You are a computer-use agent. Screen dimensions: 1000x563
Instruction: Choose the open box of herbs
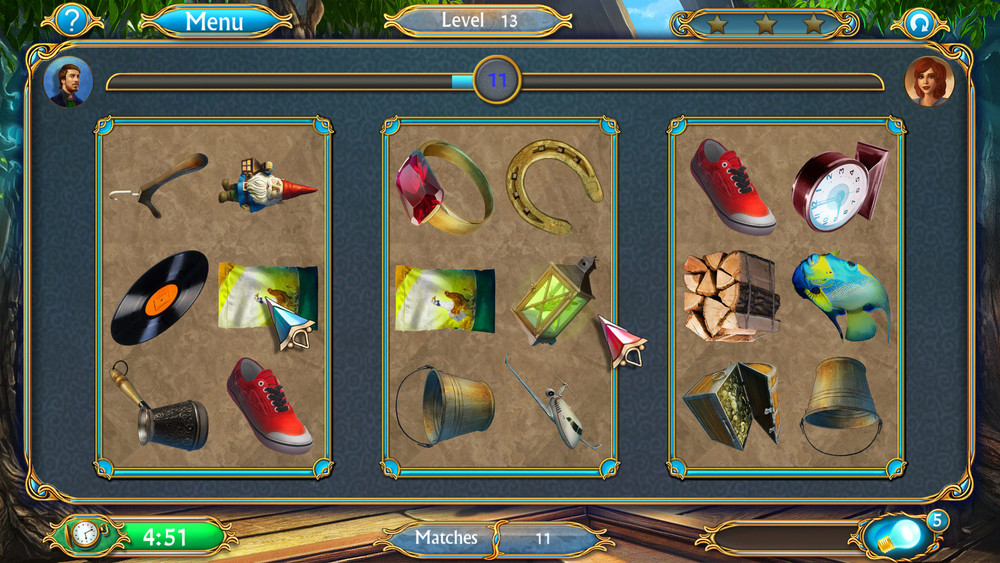tap(730, 403)
